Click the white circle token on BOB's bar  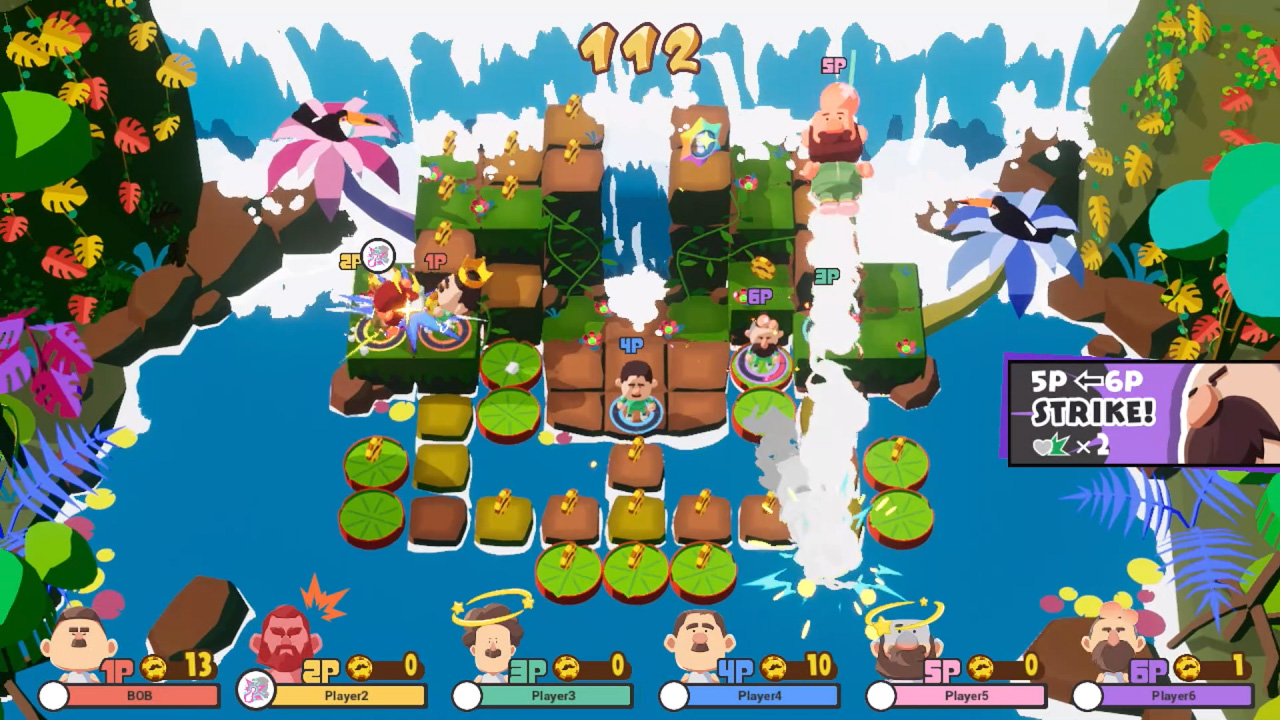click(x=55, y=695)
